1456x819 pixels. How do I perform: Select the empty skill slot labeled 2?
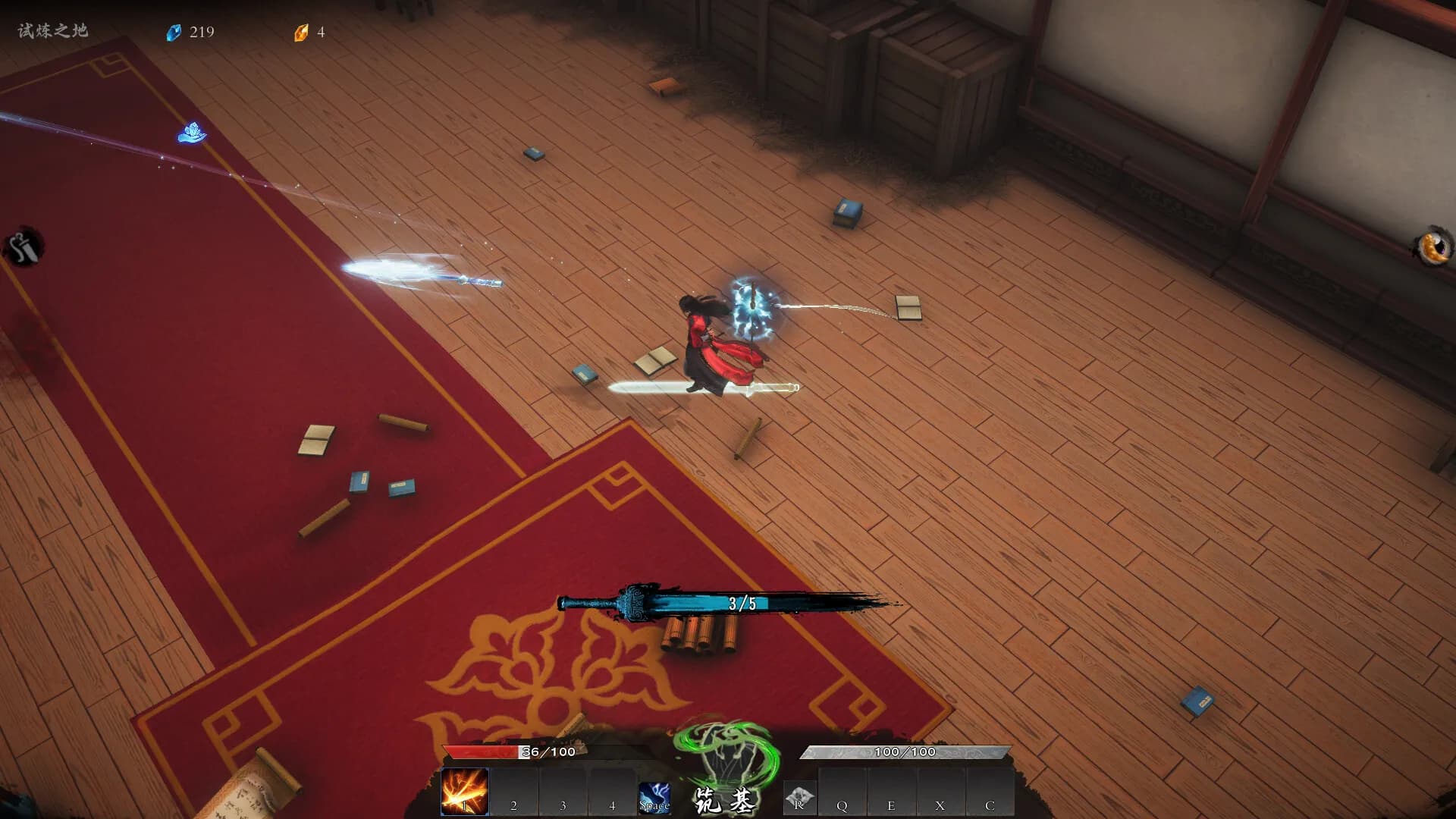point(514,793)
